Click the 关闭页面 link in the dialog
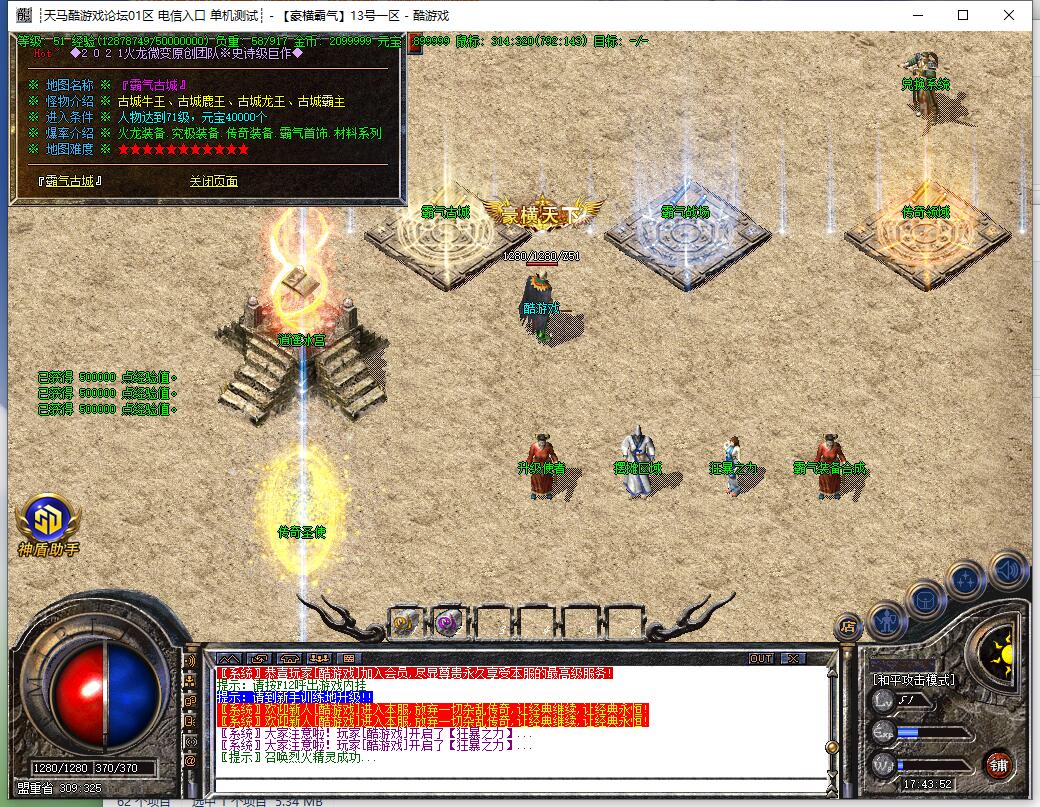The height and width of the screenshot is (807, 1040). pos(213,181)
